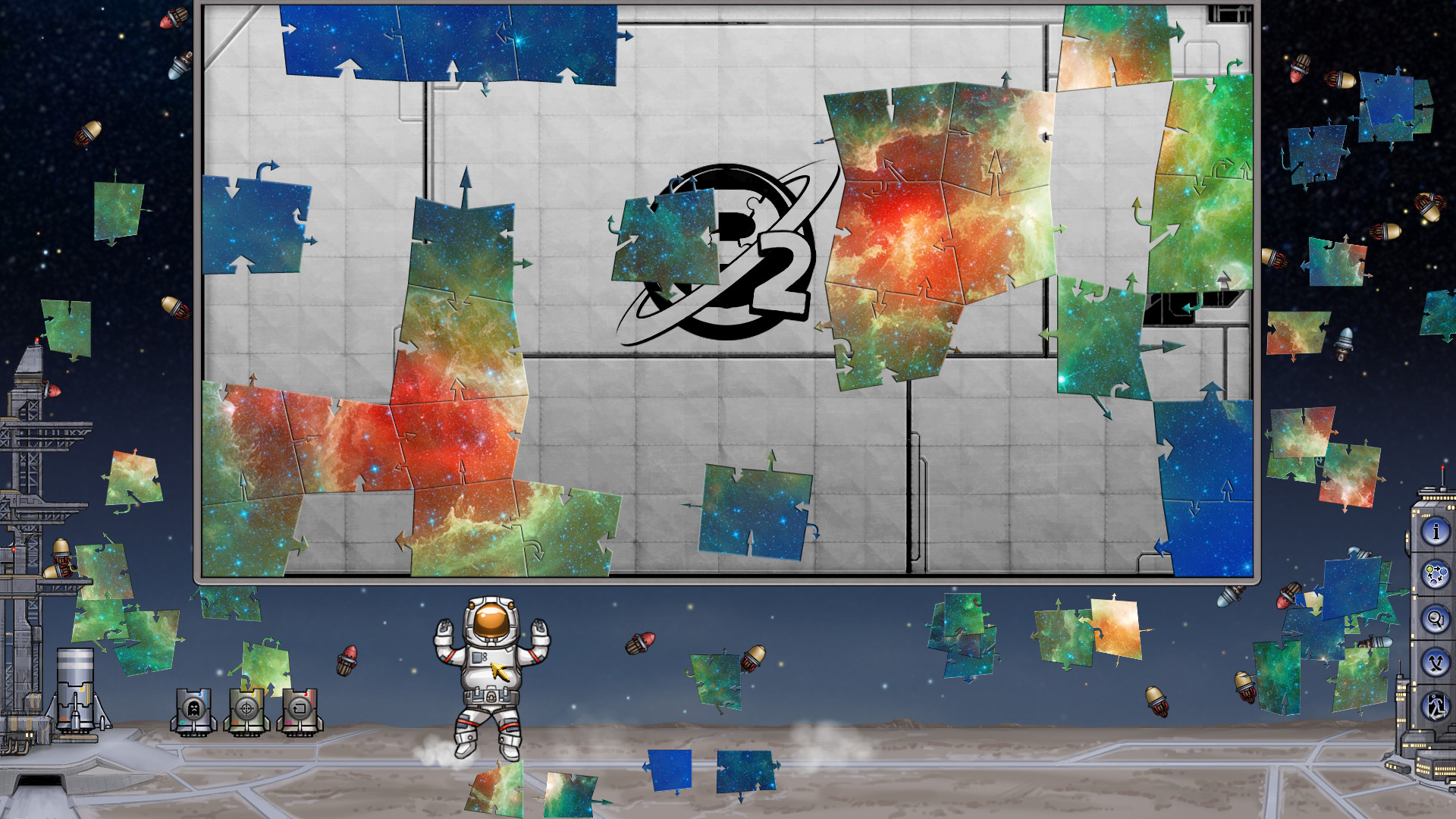
Task: Select the crosshair targeting powerup machine
Action: point(245,709)
